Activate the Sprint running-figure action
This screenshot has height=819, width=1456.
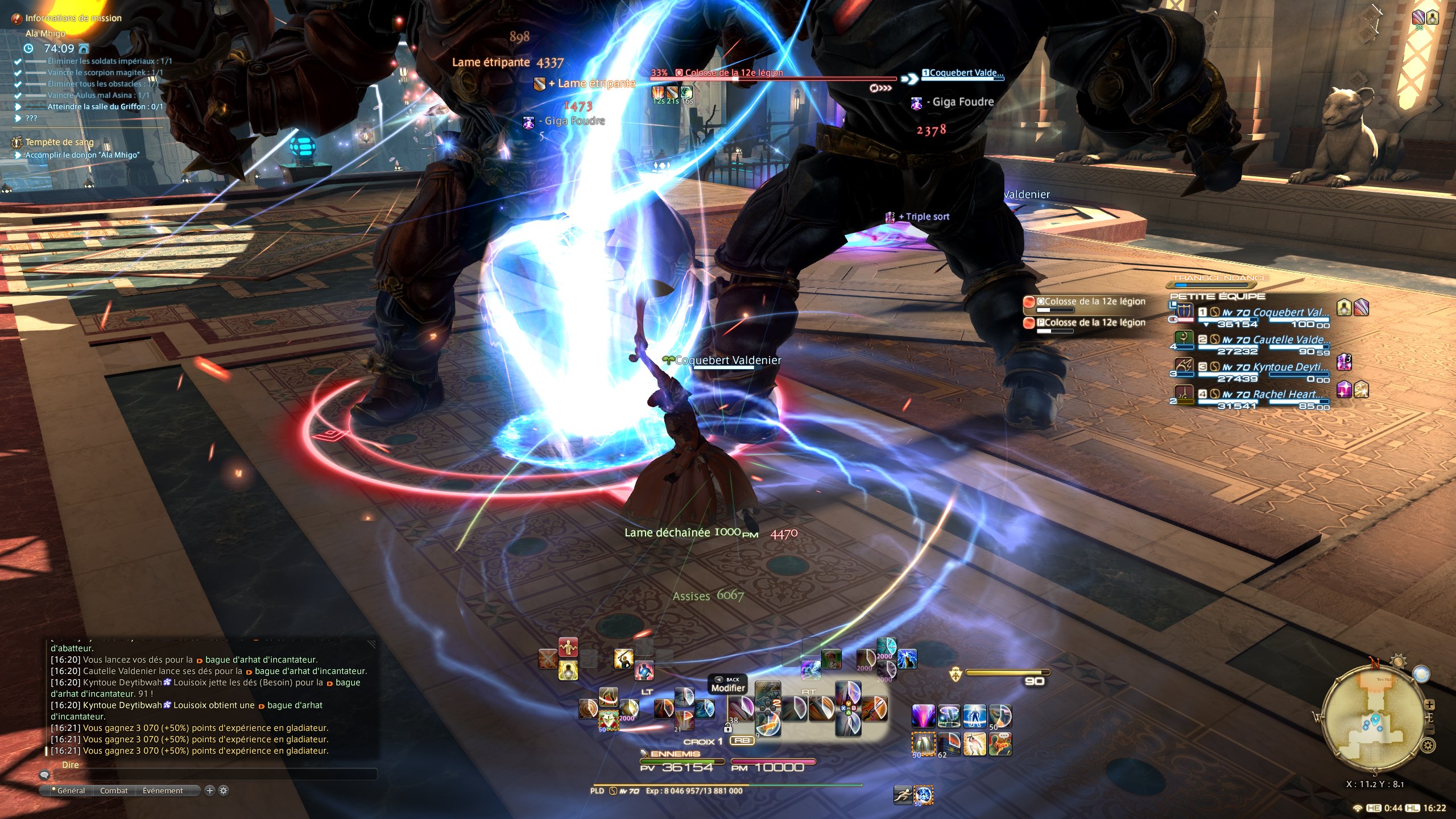903,795
